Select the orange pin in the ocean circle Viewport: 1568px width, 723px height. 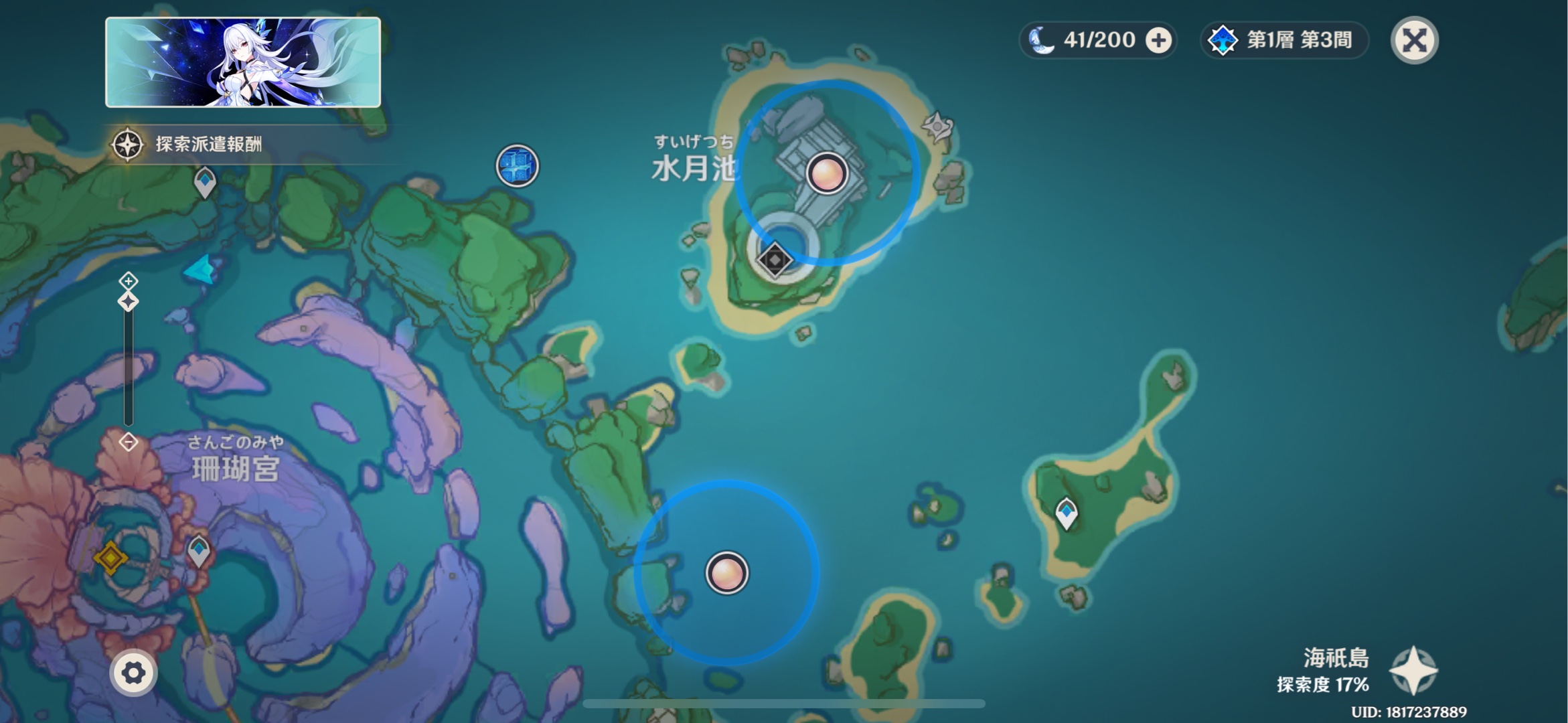[x=726, y=573]
